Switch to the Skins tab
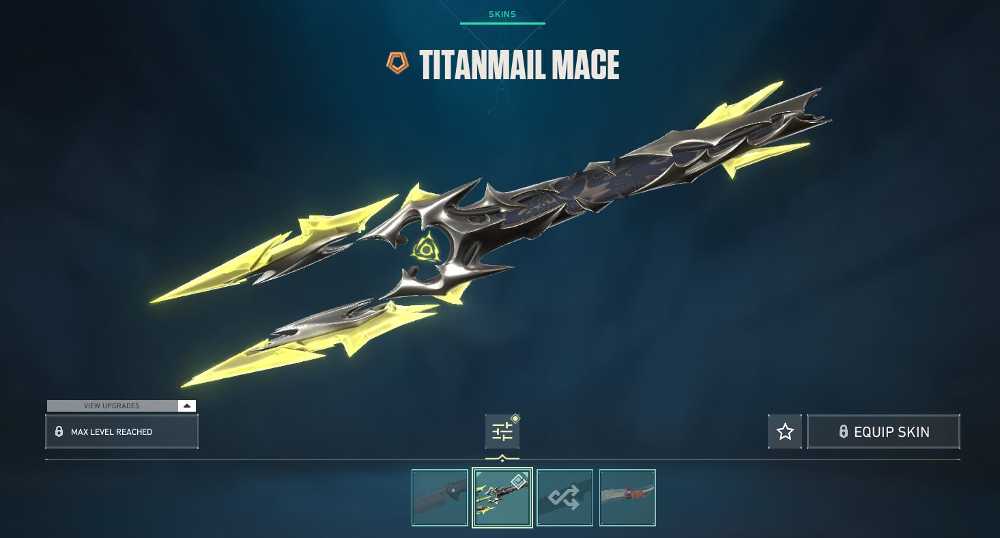The height and width of the screenshot is (538, 1000). click(502, 15)
